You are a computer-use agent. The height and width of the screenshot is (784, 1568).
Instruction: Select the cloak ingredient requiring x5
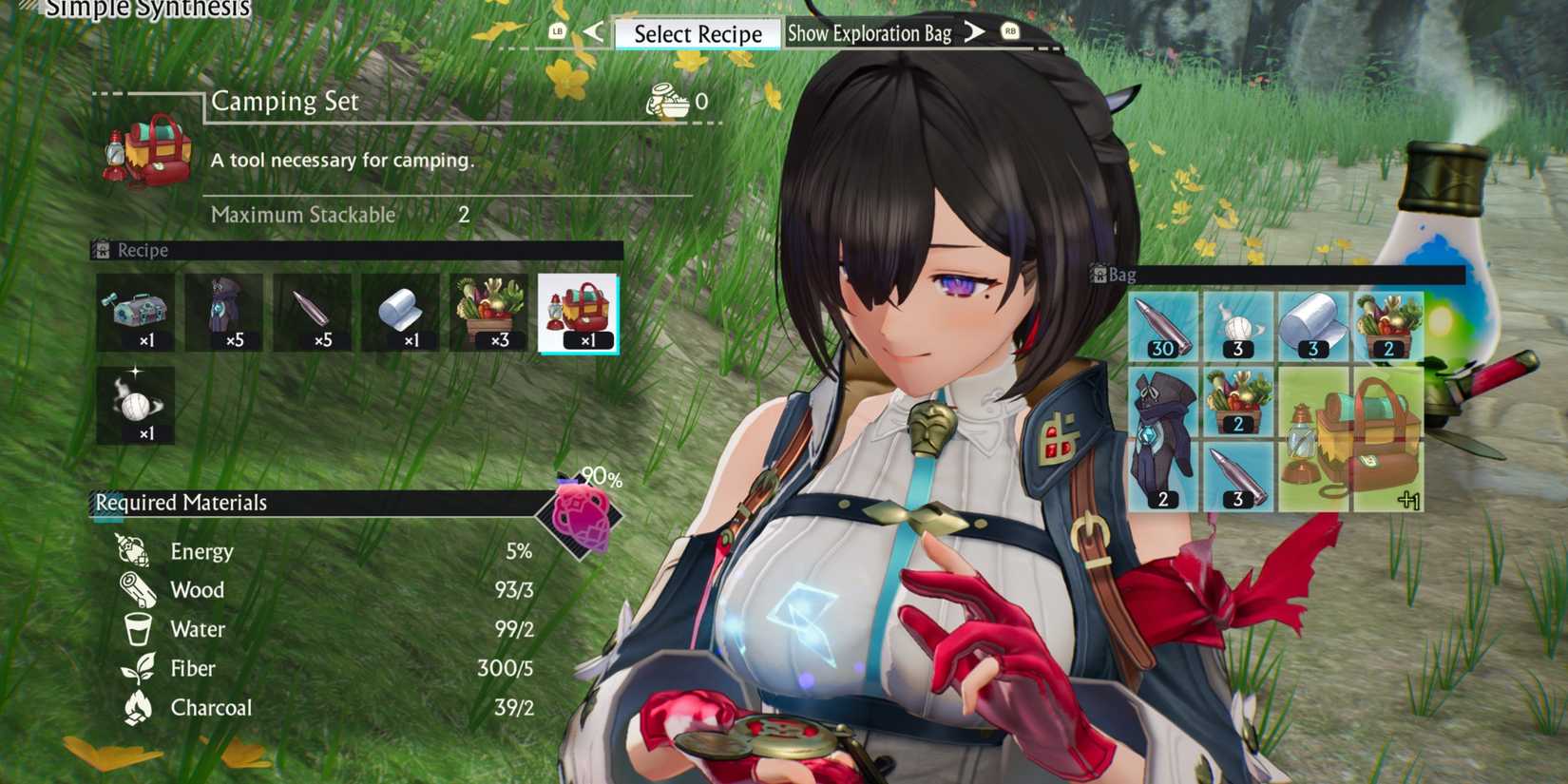click(x=225, y=313)
